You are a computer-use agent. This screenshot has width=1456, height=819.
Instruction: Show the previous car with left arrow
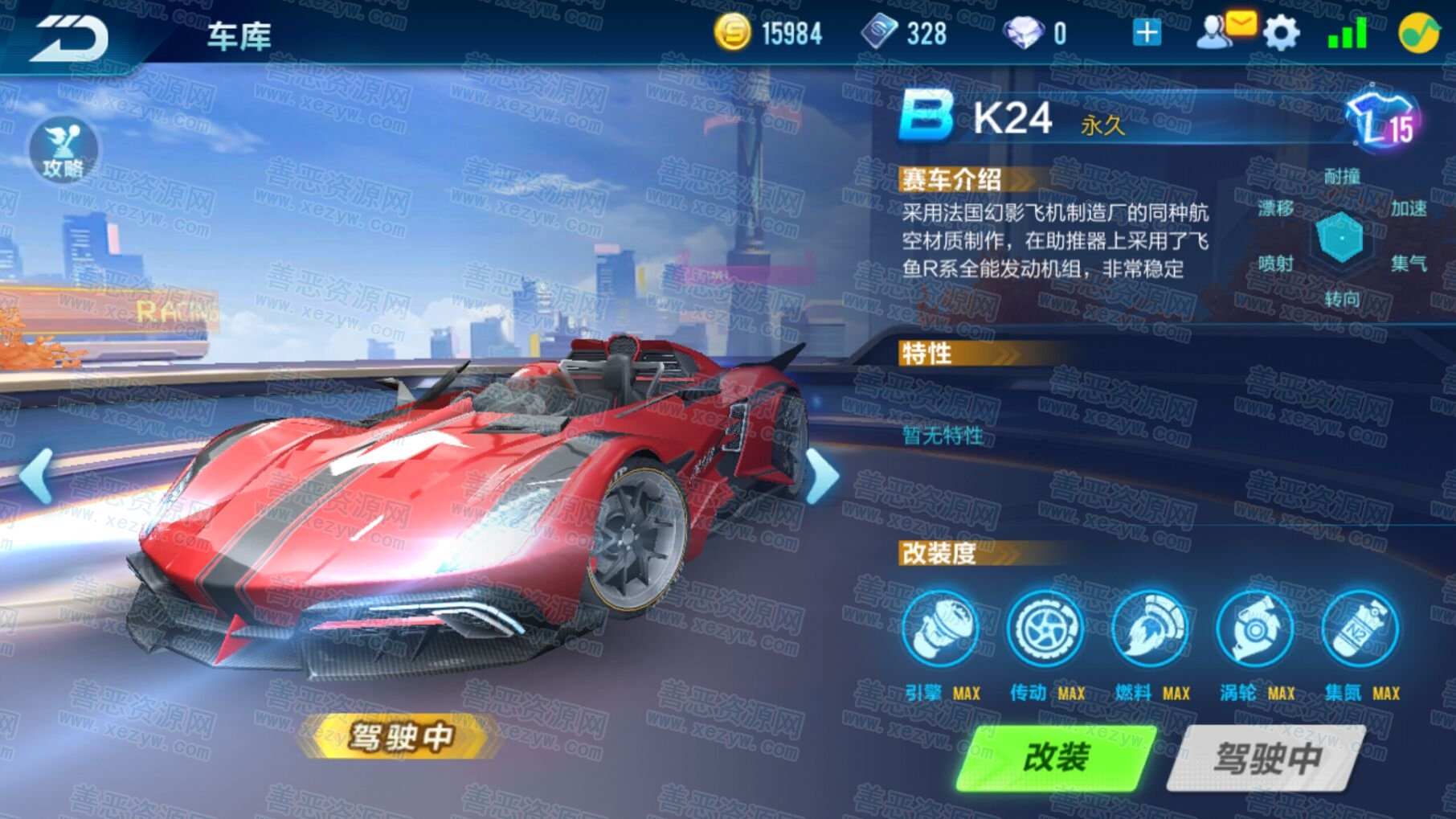click(x=37, y=476)
